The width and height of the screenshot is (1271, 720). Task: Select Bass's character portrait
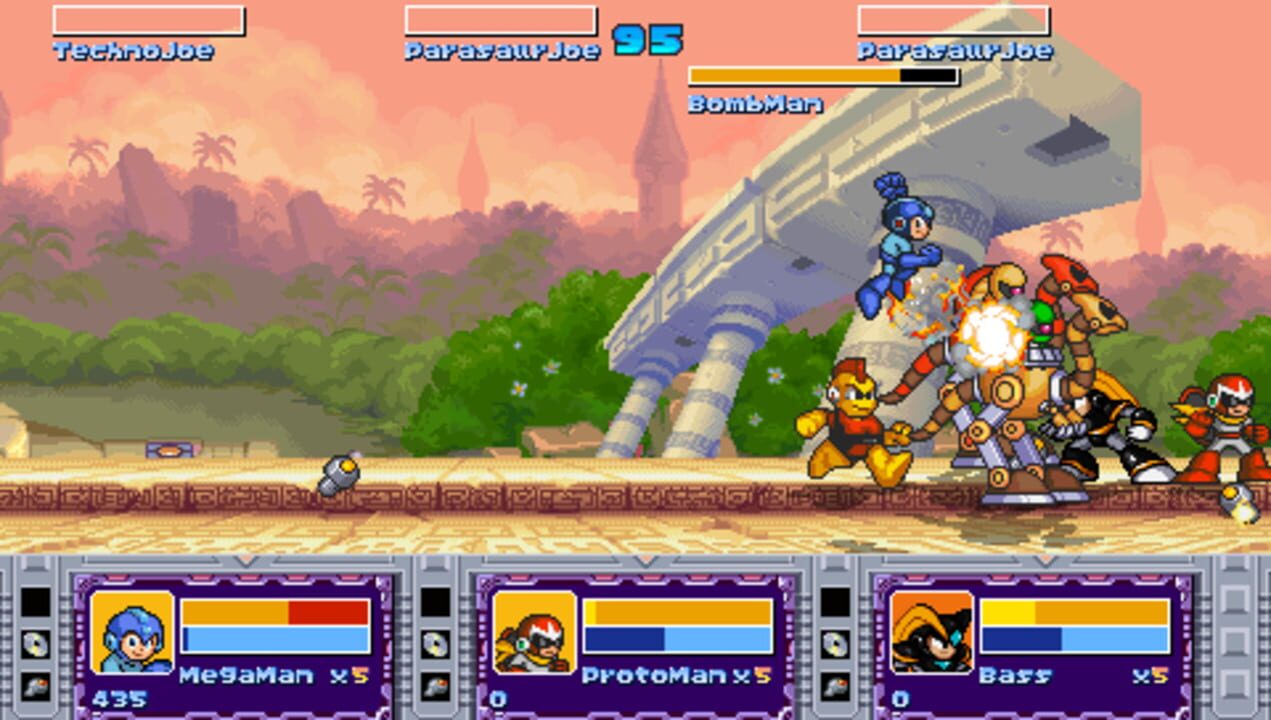(931, 632)
